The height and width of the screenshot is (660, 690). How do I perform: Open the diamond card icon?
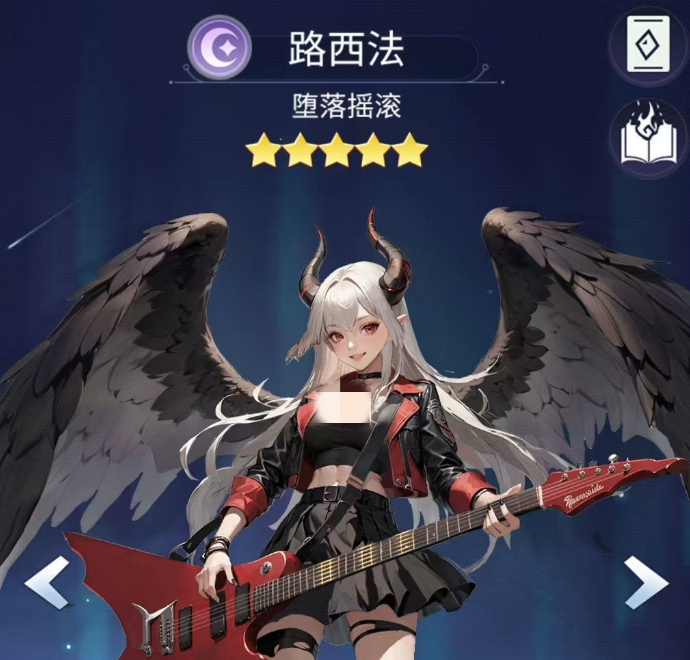pyautogui.click(x=648, y=43)
